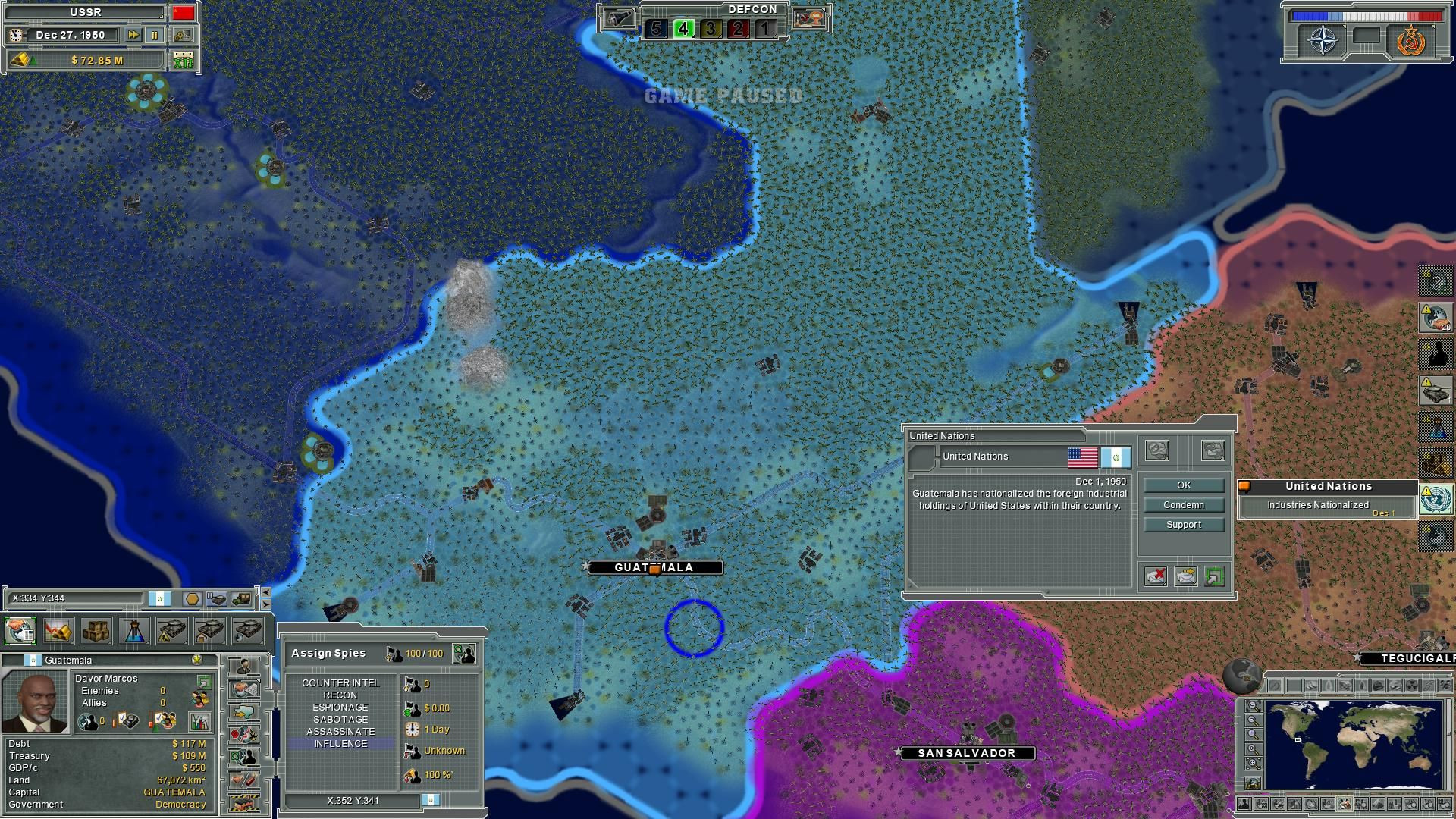1456x819 pixels.
Task: Open the Economy department tab with gold chart icon
Action: point(58,631)
